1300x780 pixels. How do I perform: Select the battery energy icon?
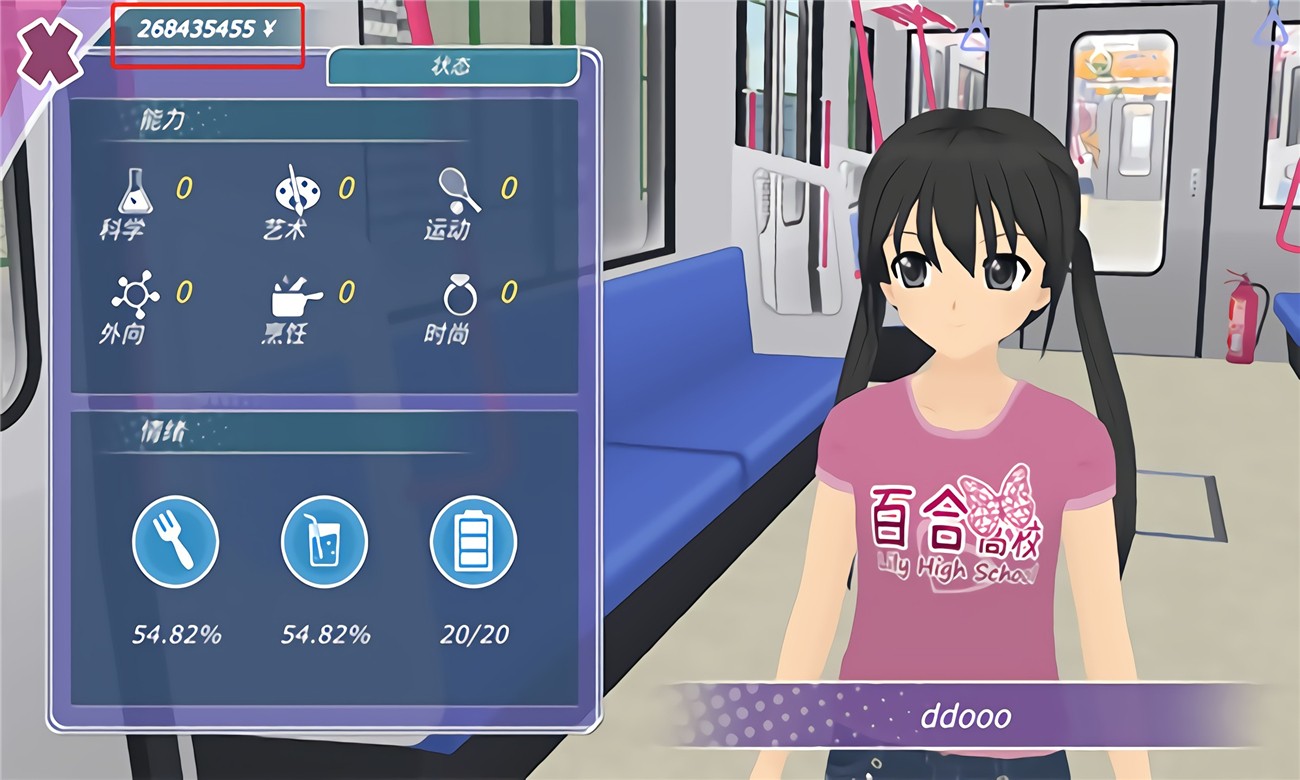[472, 542]
